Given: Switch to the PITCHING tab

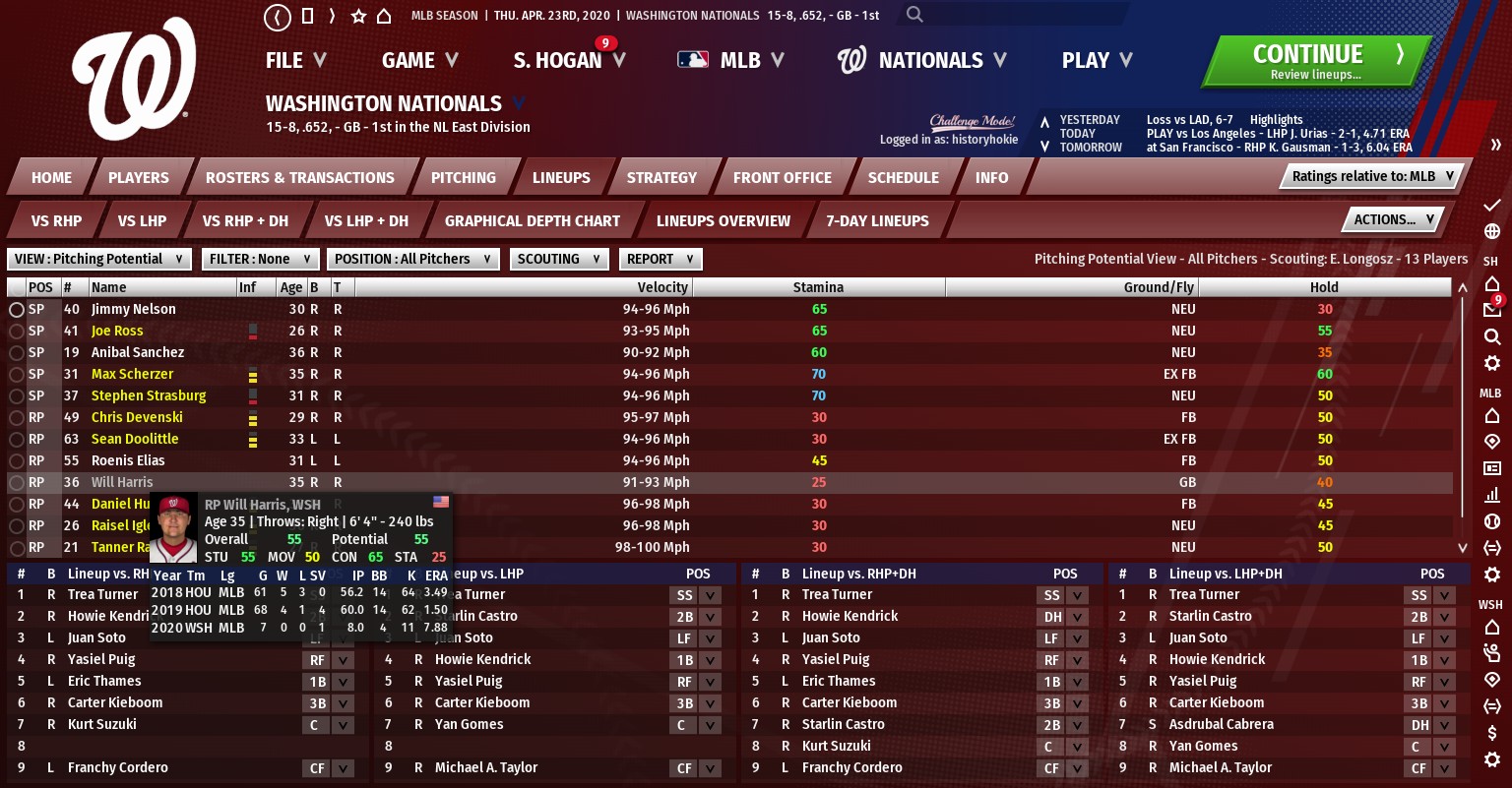Looking at the screenshot, I should (x=463, y=178).
